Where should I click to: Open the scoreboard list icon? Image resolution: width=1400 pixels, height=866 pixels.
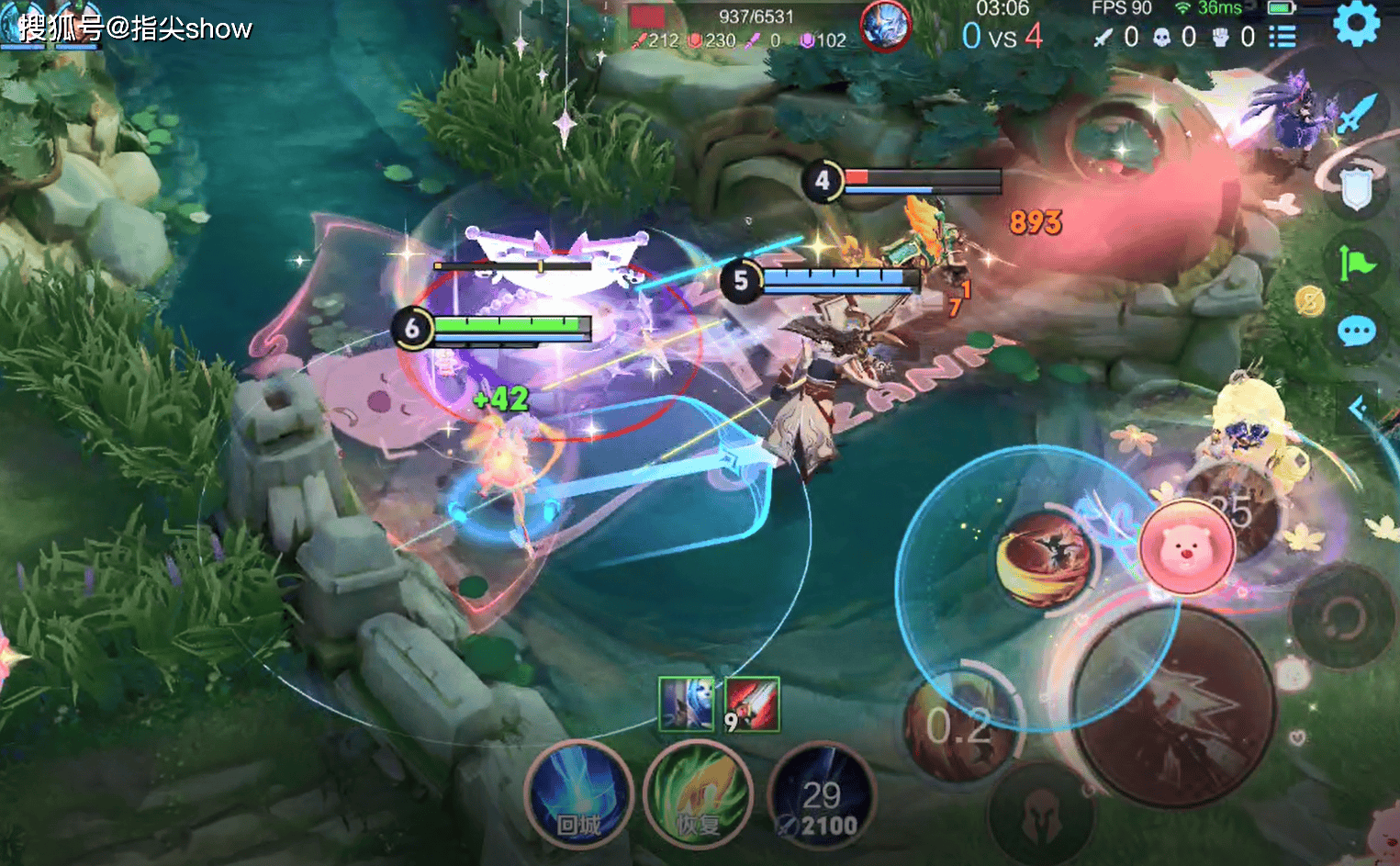pos(1282,37)
